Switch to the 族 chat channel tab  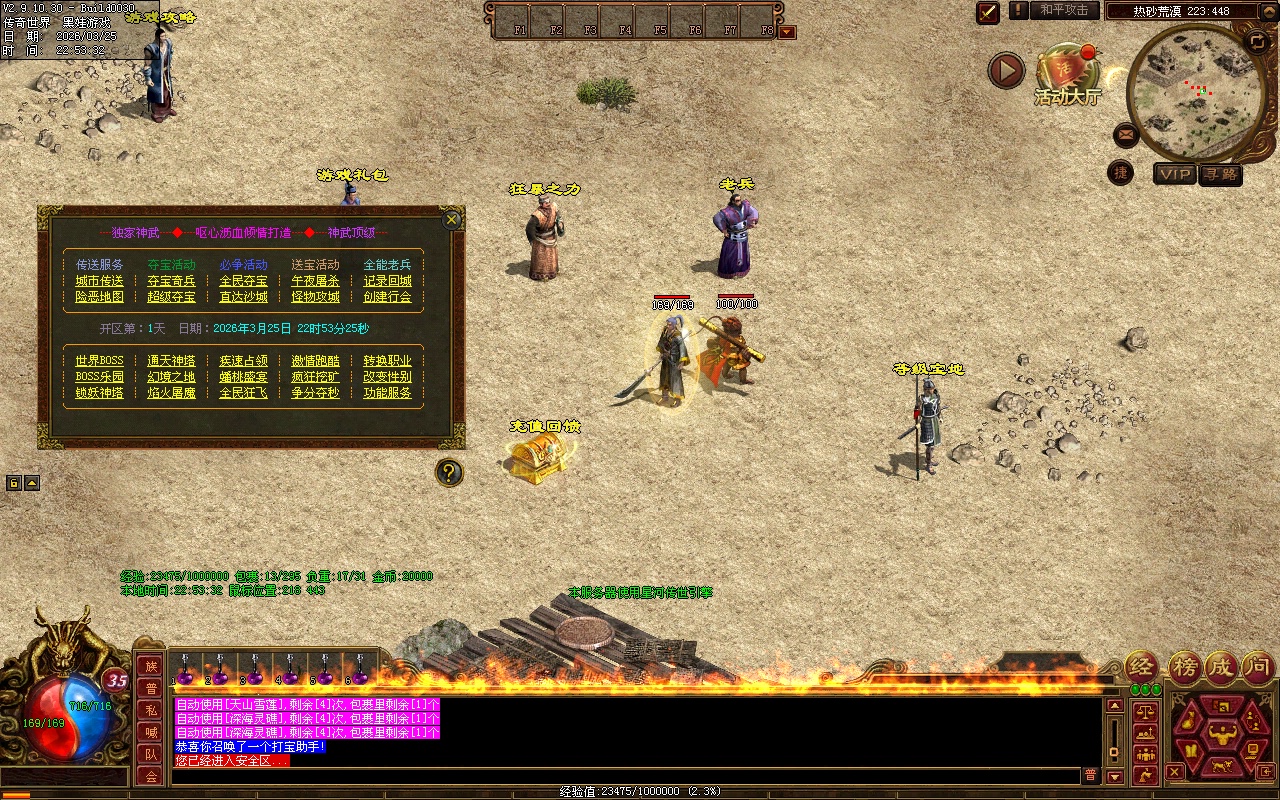(x=150, y=666)
